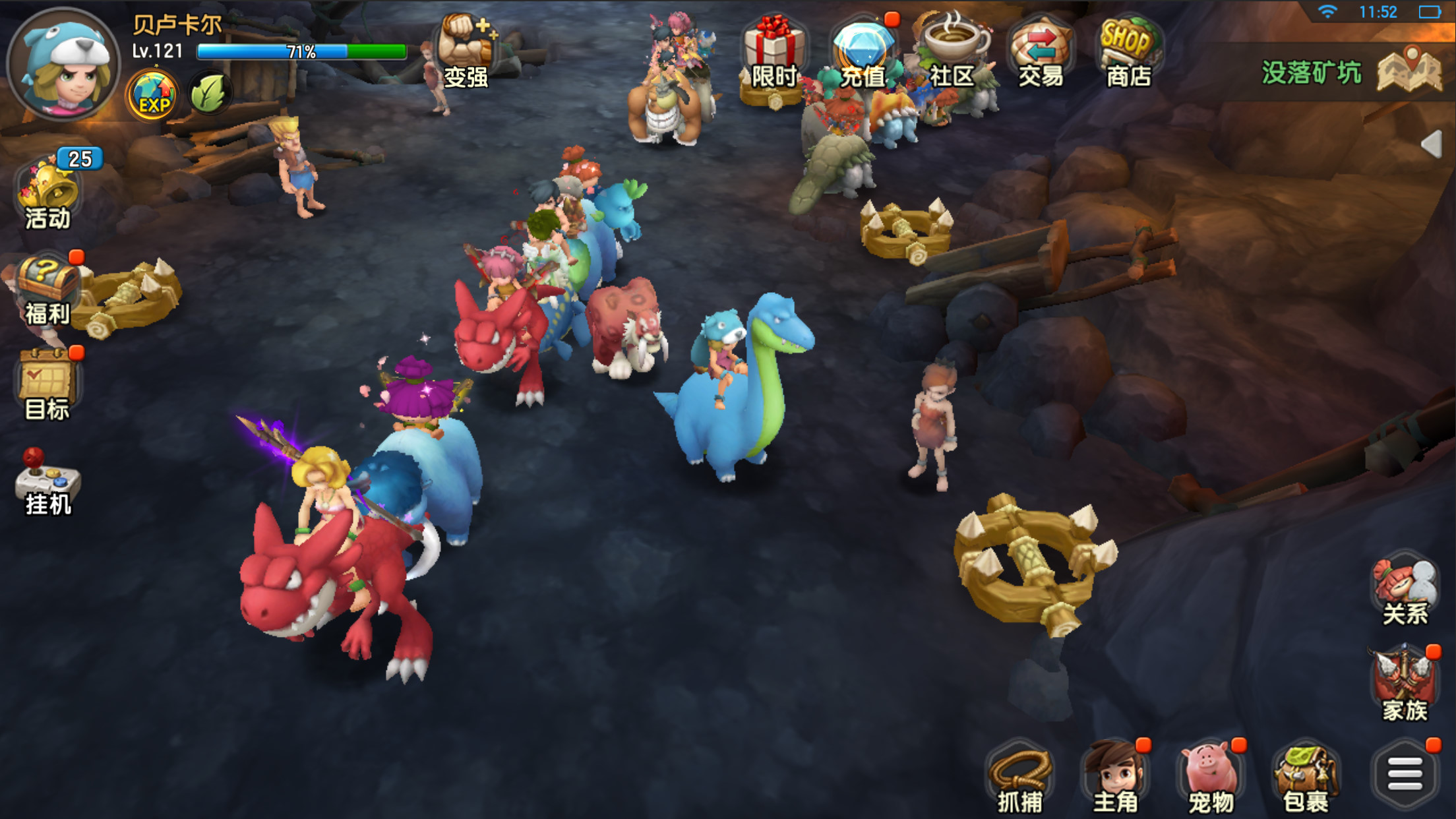Open the player avatar portrait
This screenshot has width=1456, height=819.
[63, 65]
